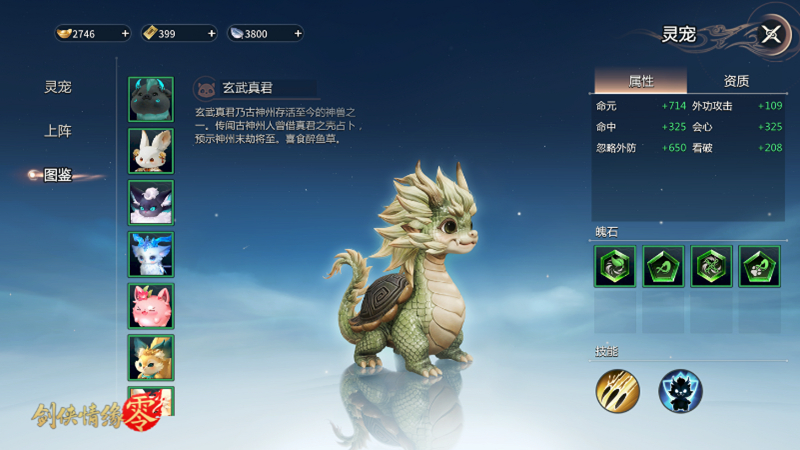Screen dimensions: 800x450
Task: Select the dark teal turtle pet thumbnail
Action: coord(151,99)
